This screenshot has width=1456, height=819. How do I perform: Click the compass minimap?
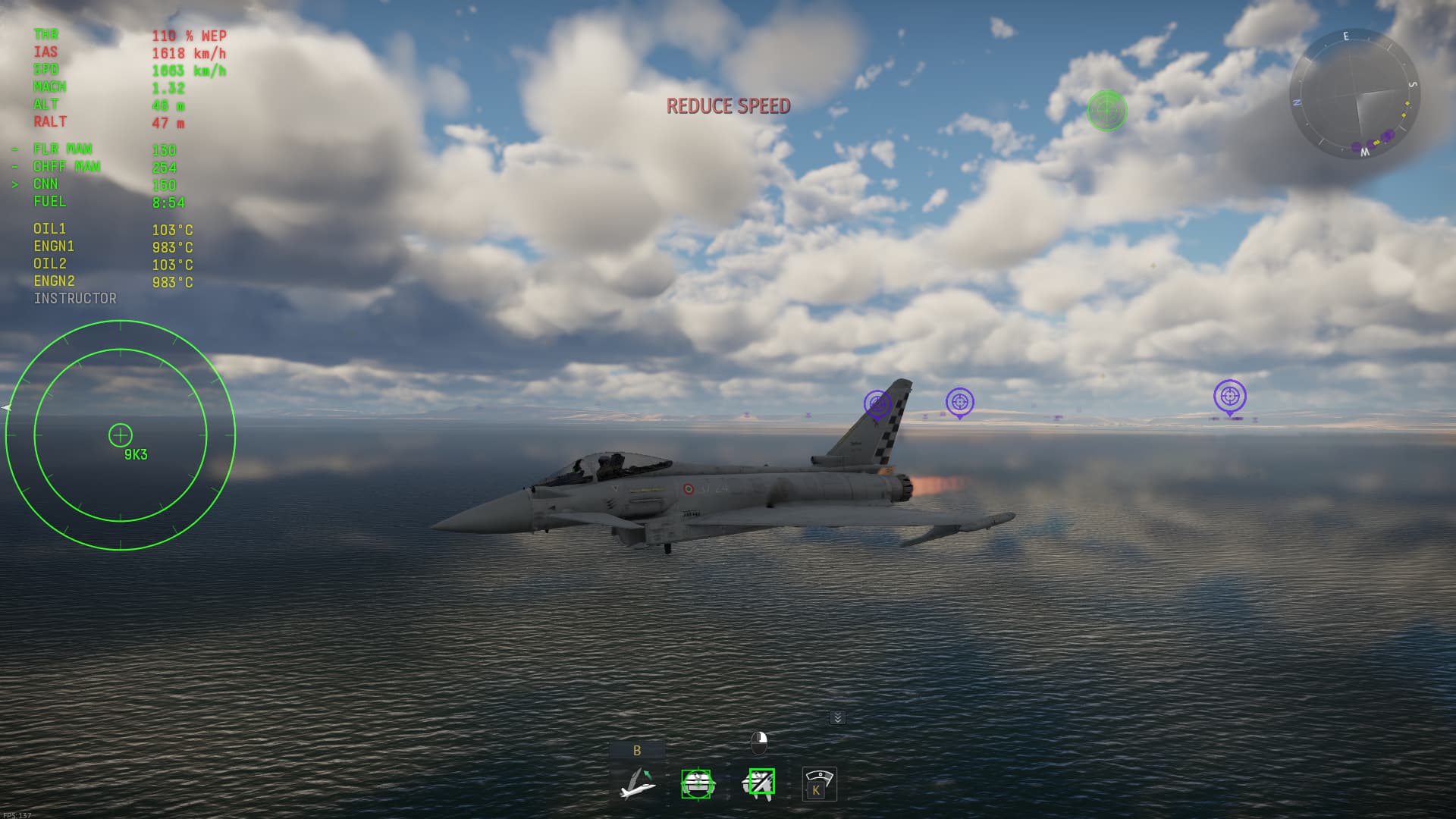[x=1354, y=94]
